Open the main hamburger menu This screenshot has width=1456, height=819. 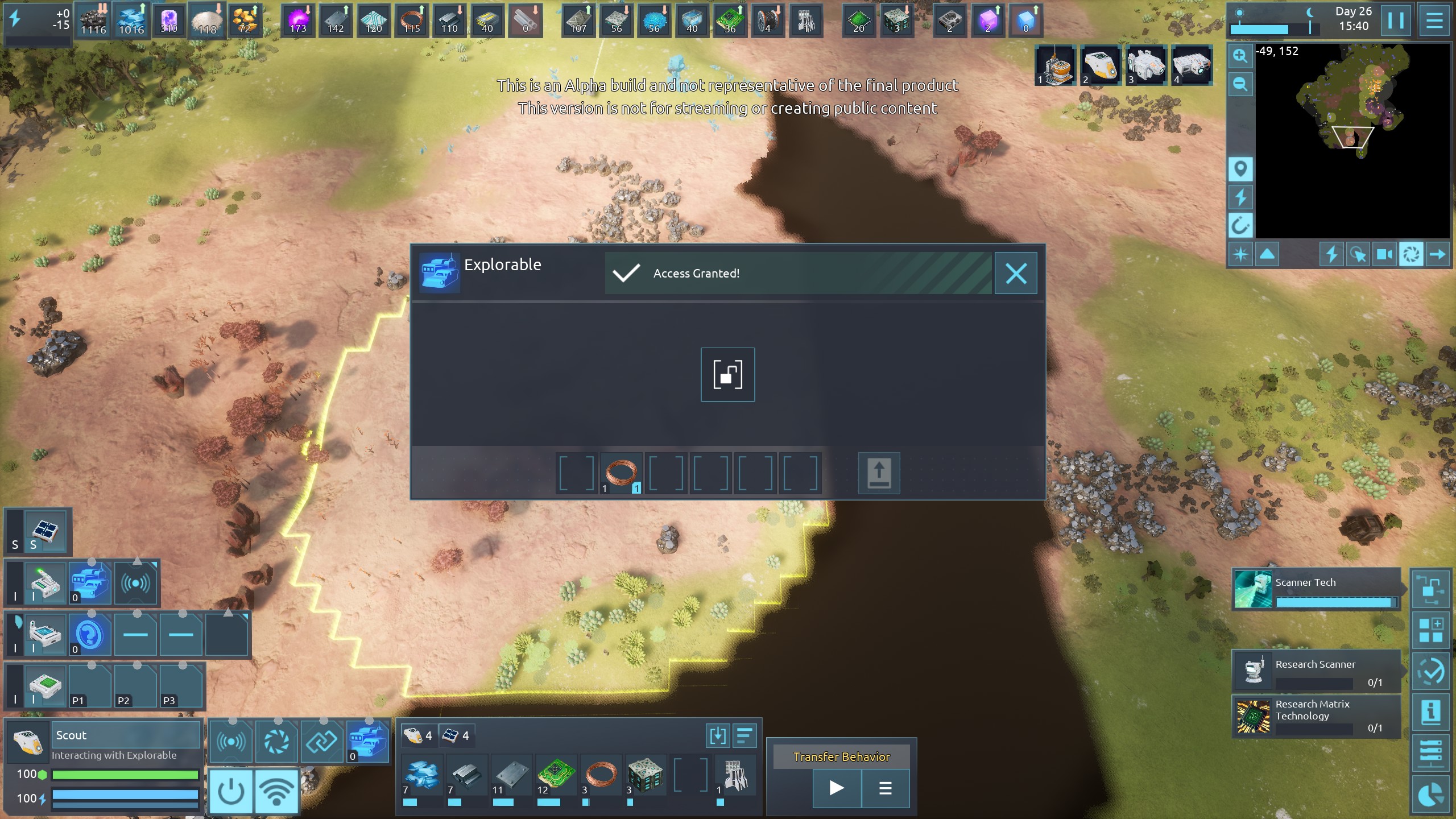(x=1434, y=20)
